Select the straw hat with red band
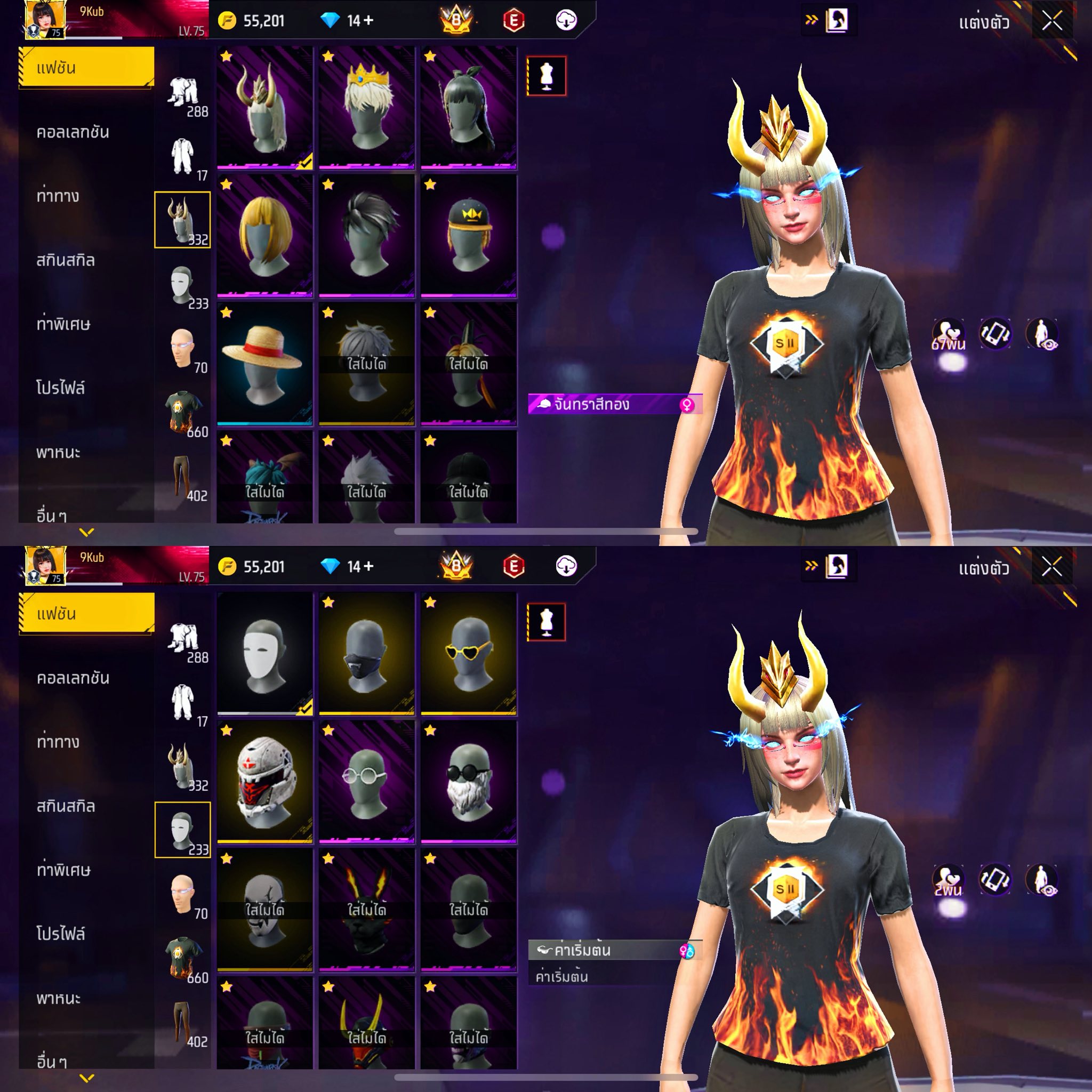Screen dimensions: 1092x1092 [x=264, y=364]
